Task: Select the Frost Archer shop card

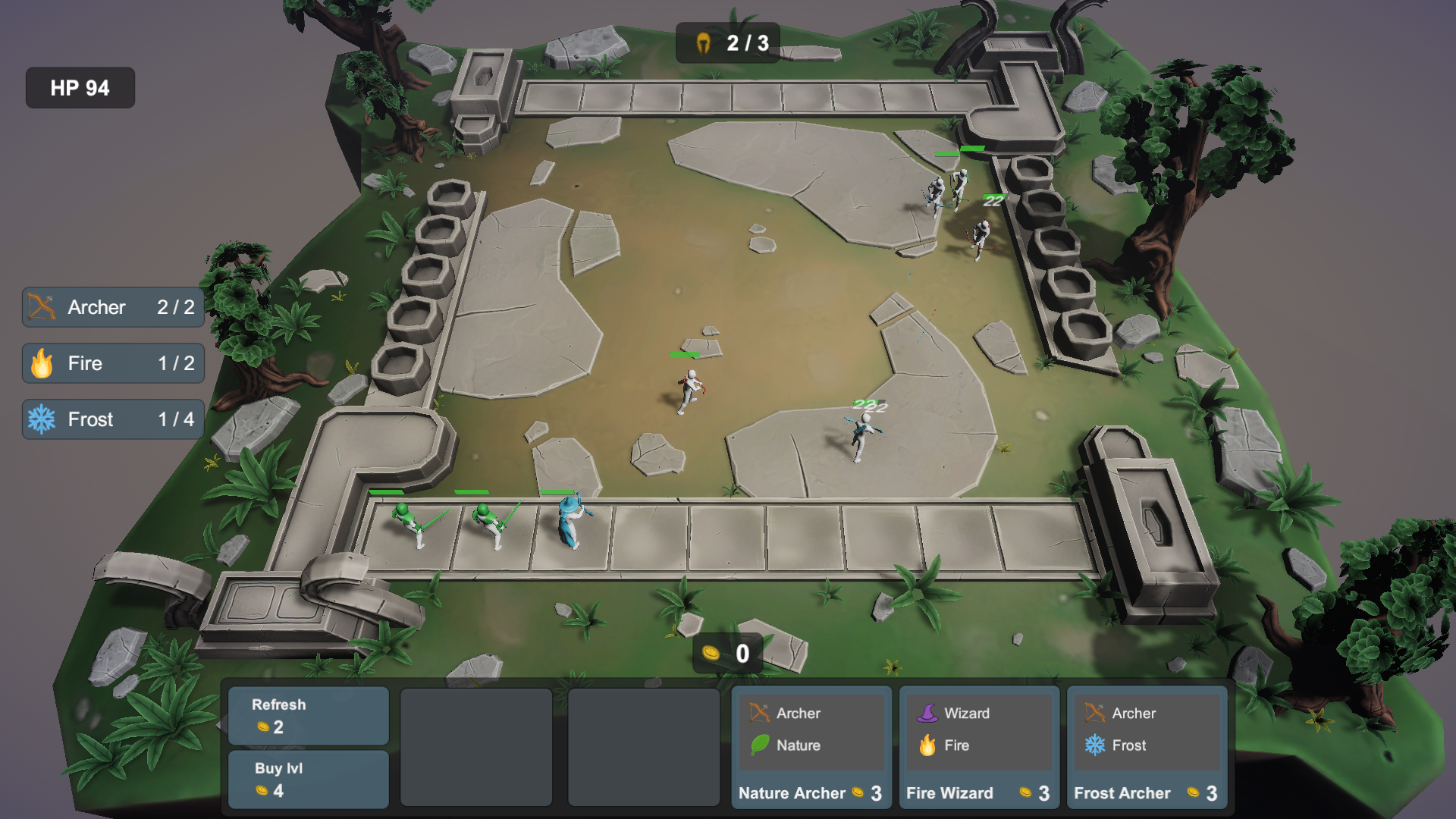Action: pyautogui.click(x=1147, y=748)
